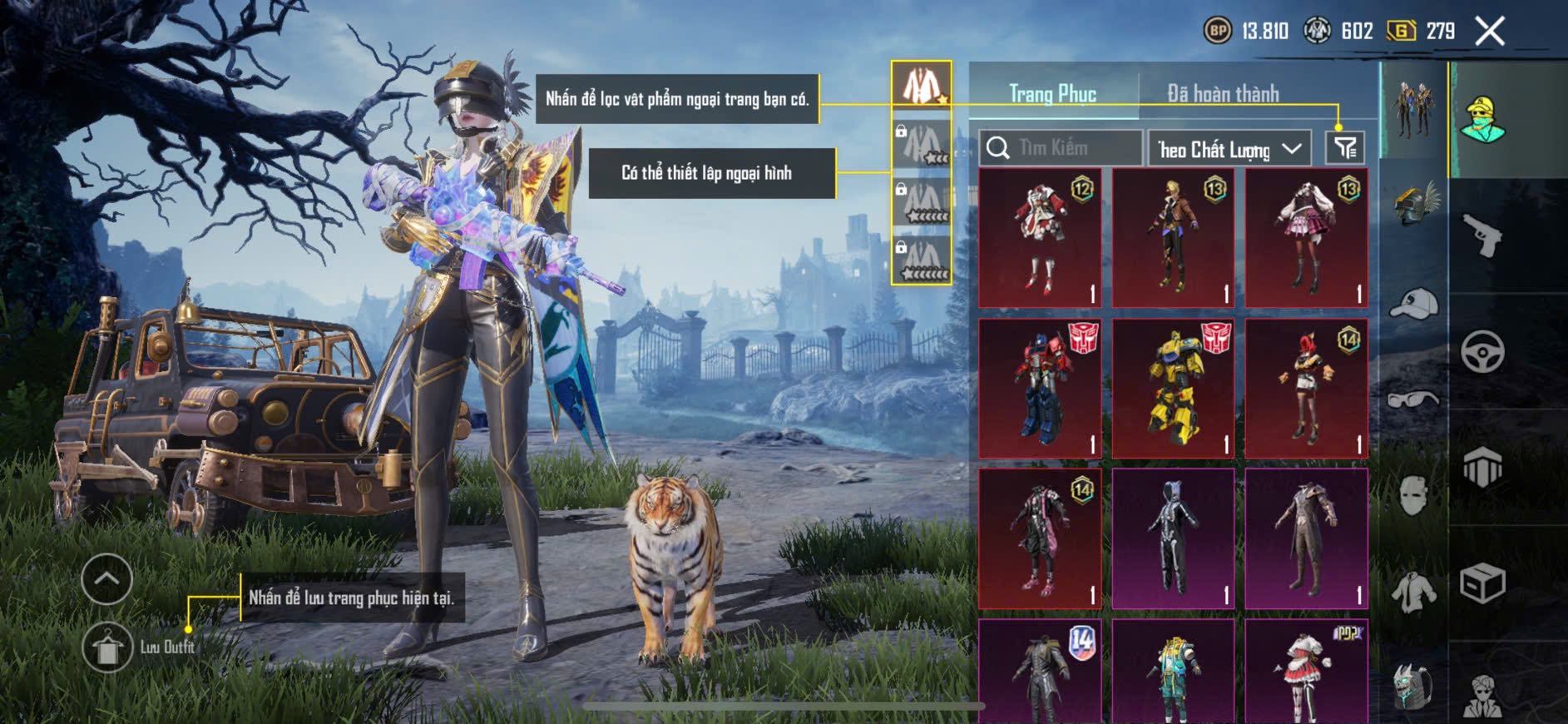
Task: Select the Optimus Prime outfit
Action: point(1040,389)
